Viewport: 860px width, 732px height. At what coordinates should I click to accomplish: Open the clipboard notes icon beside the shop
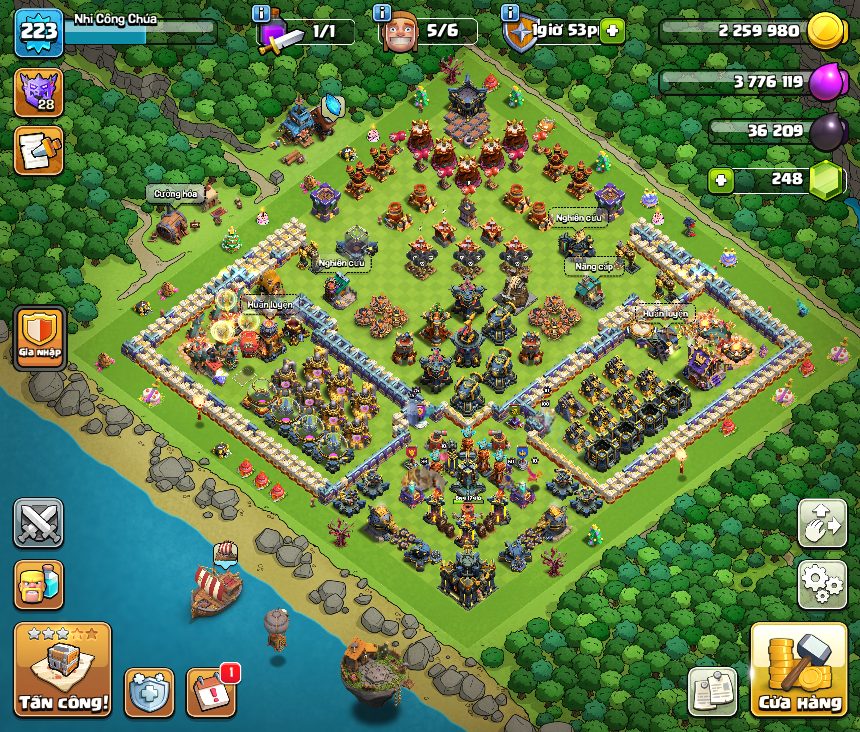click(712, 691)
